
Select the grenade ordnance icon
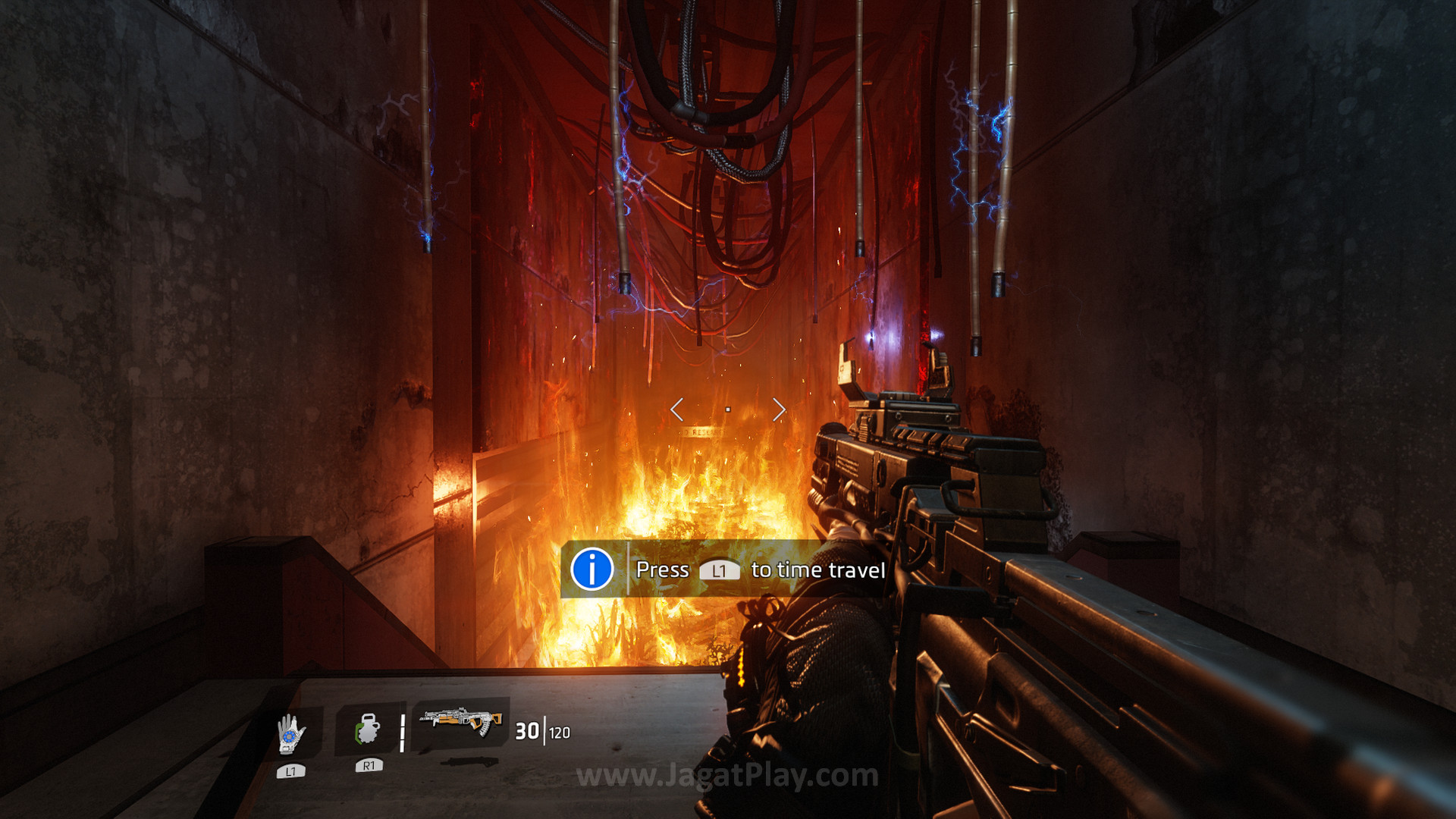pos(368,730)
